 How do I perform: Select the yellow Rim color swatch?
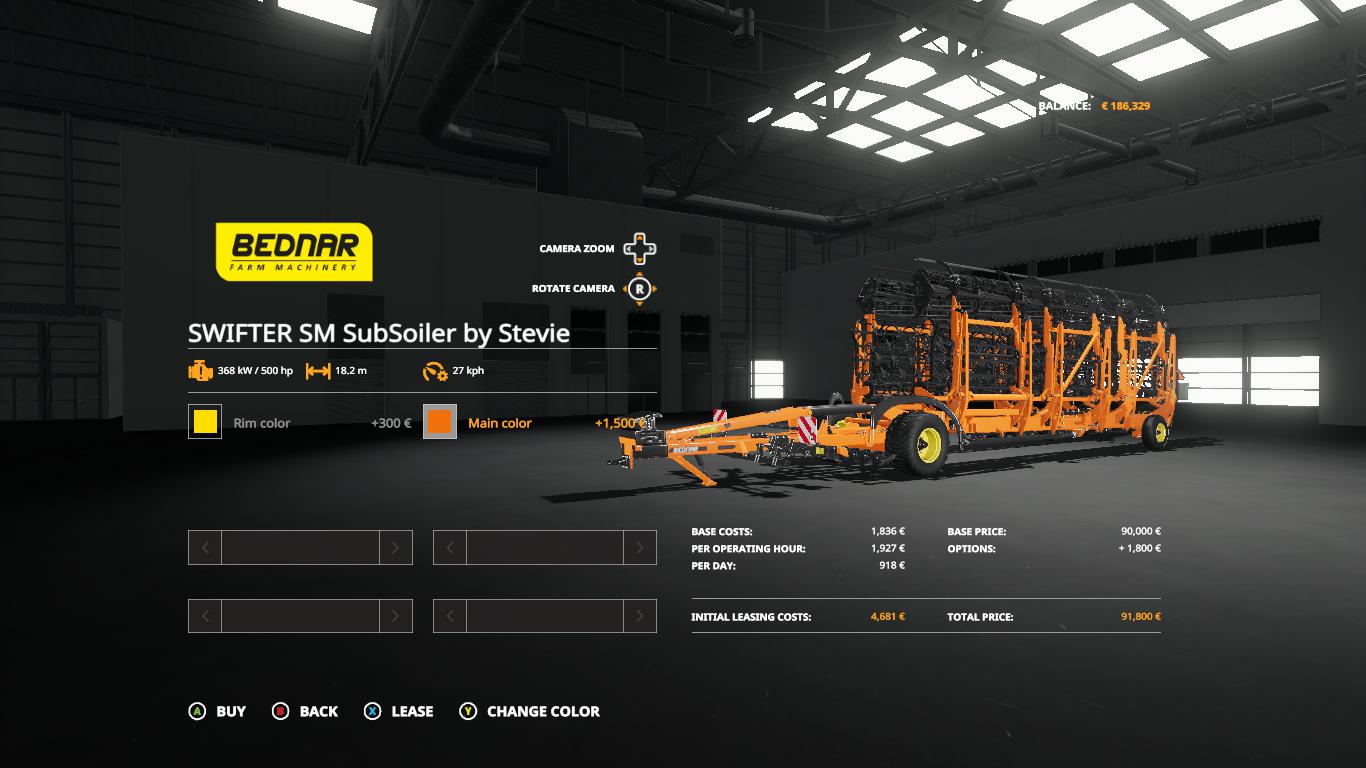(205, 422)
